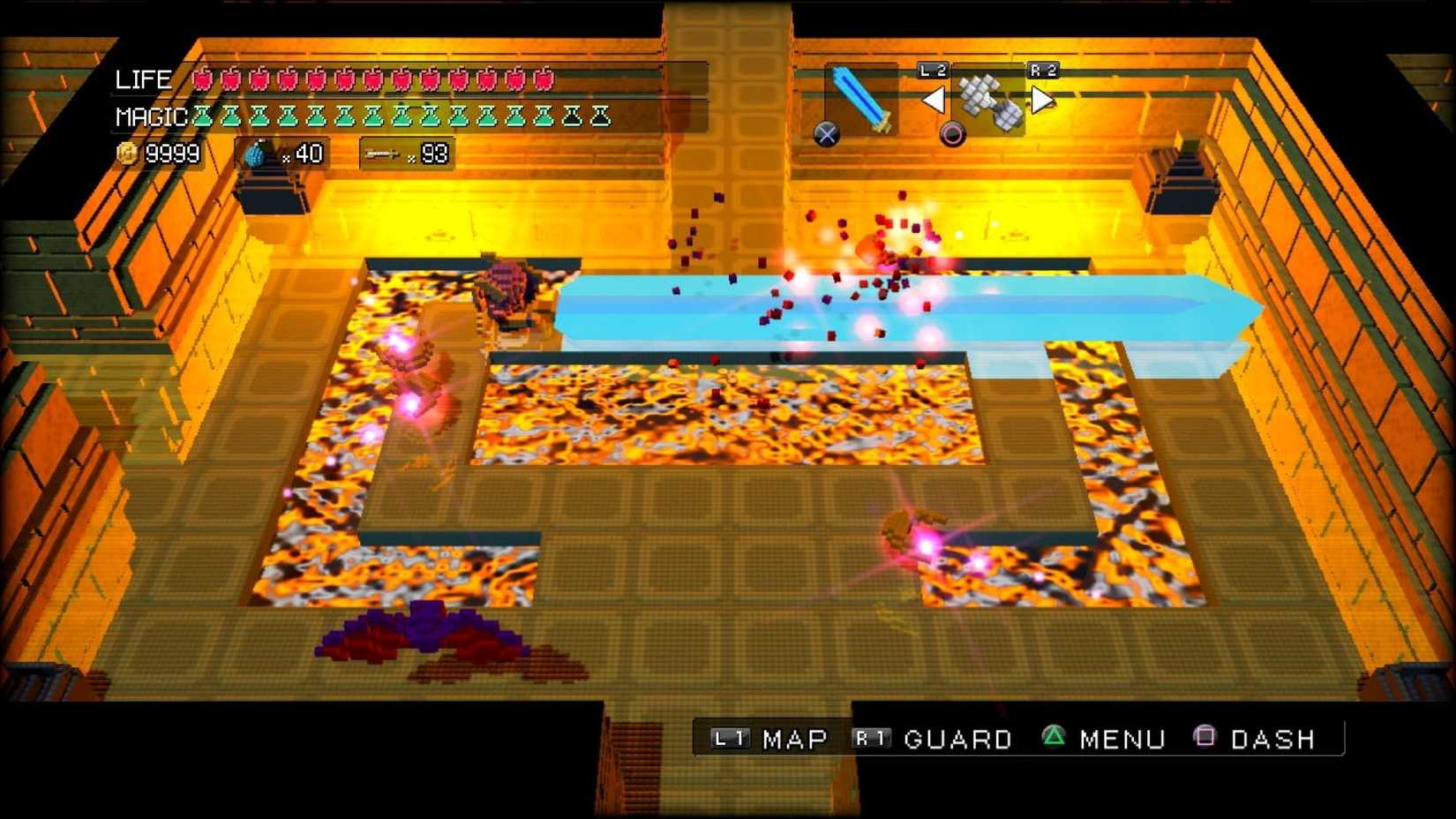Select the morning star secondary item icon
Viewport: 1456px width, 819px height.
point(988,97)
